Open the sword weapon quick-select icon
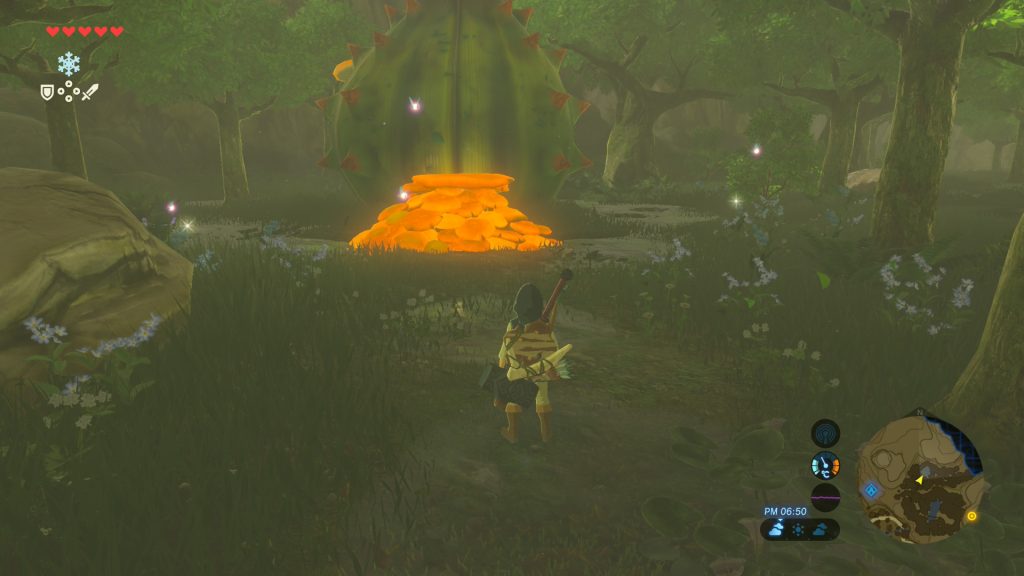The image size is (1024, 576). coord(90,92)
